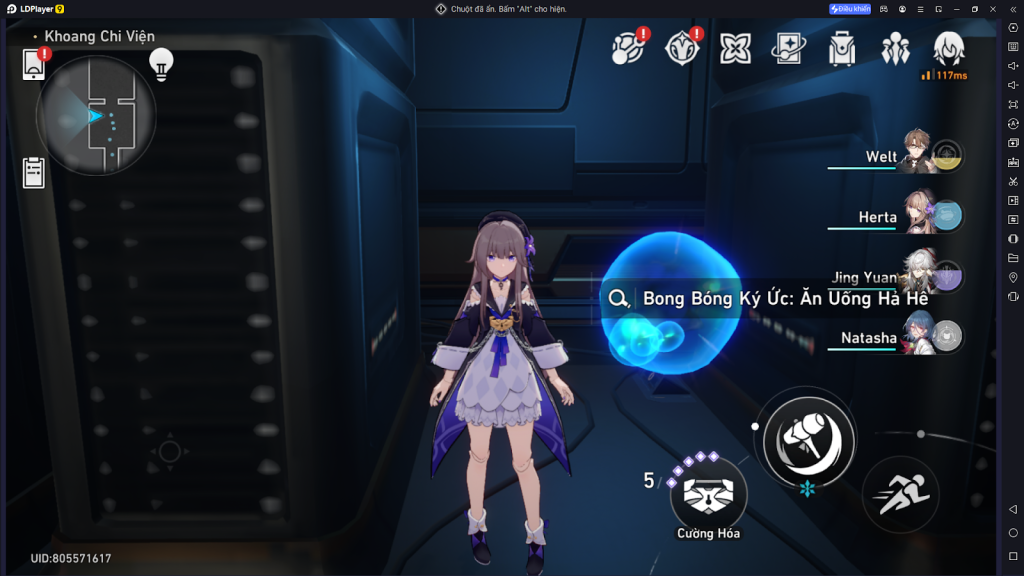Open the star-shaped Warp icon
Viewport: 1024px width, 576px height.
click(735, 47)
